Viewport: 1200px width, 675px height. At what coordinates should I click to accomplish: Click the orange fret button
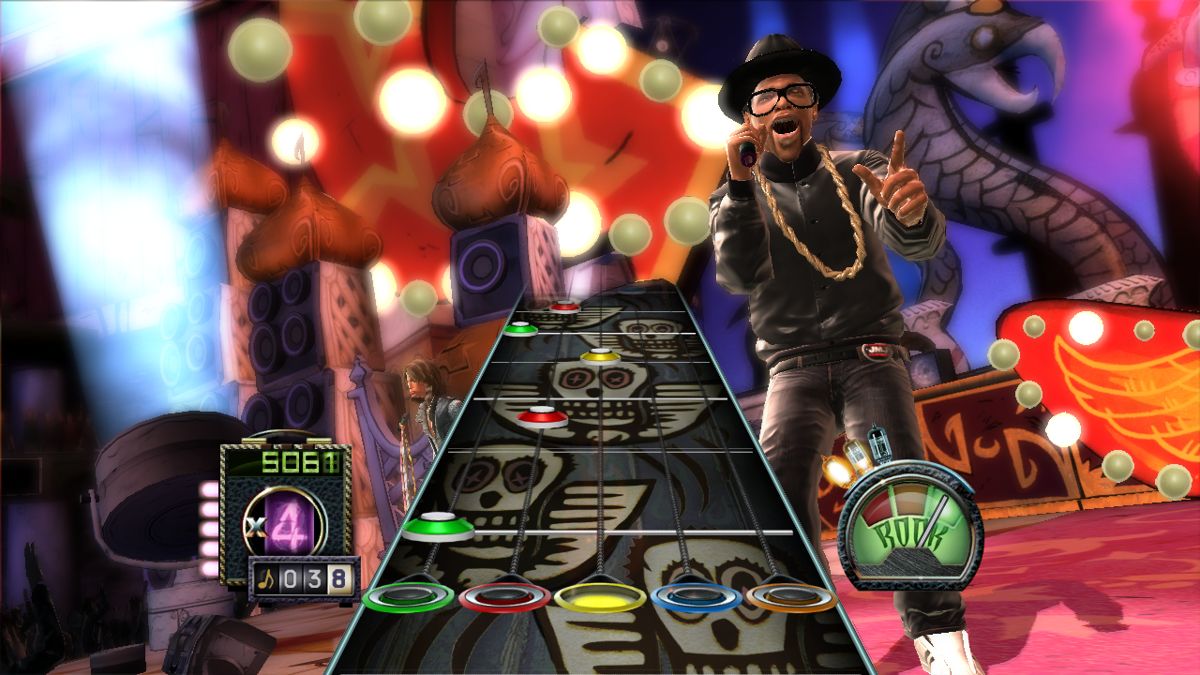pyautogui.click(x=791, y=597)
